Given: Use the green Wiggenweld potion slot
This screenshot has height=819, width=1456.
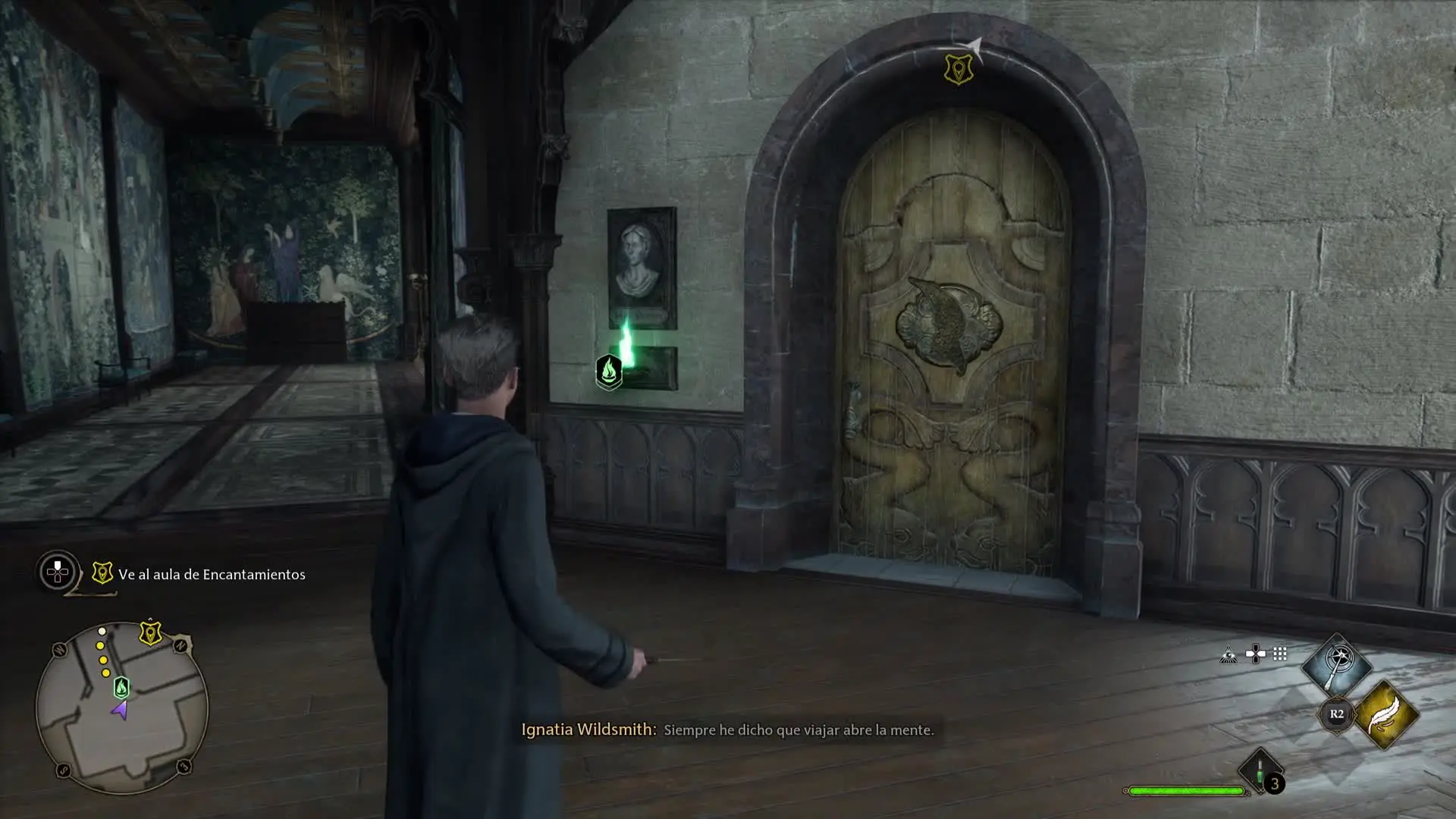Looking at the screenshot, I should [x=1260, y=771].
